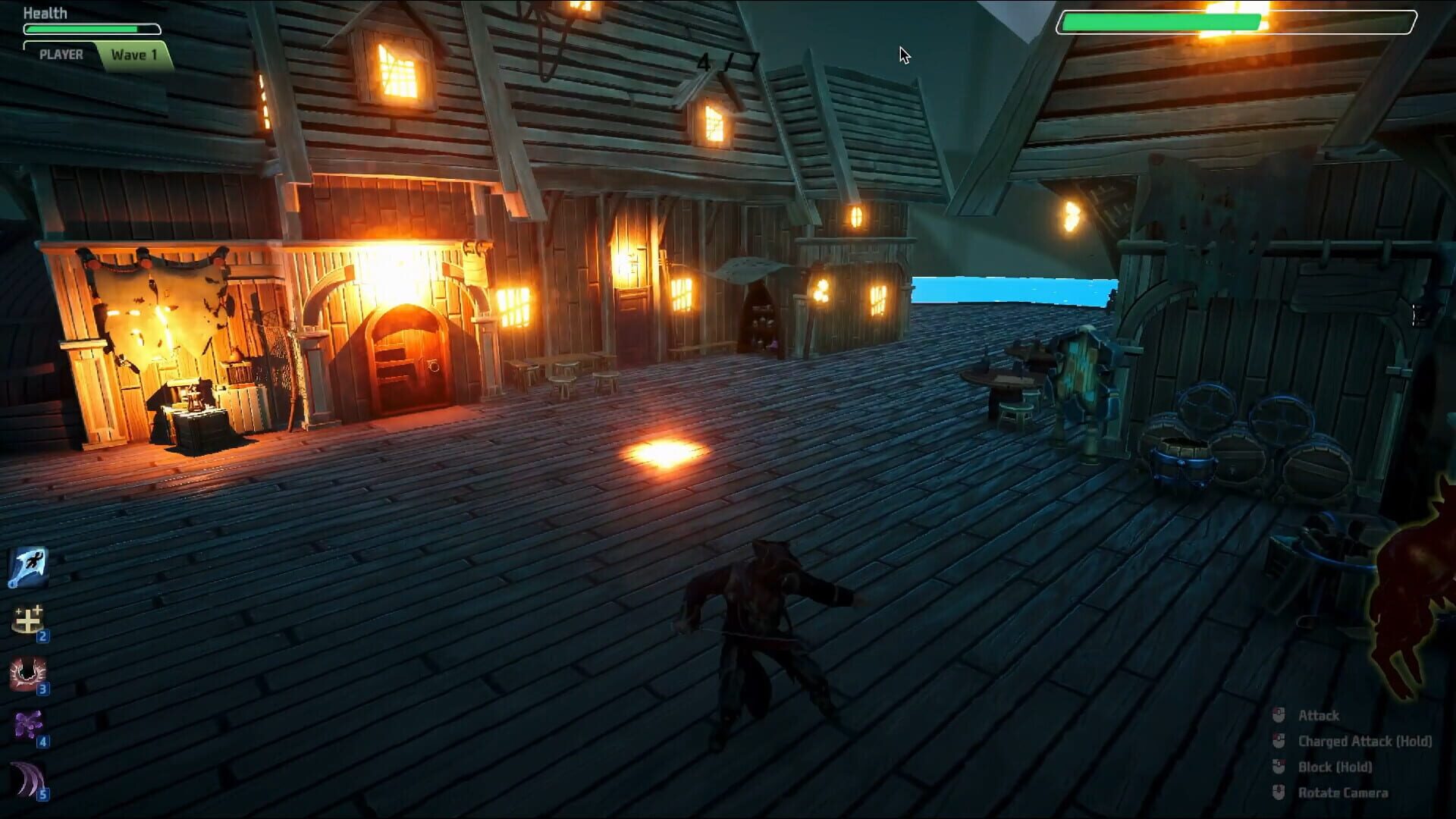Click the cooldown number 2 badge
1456x819 pixels.
(44, 638)
